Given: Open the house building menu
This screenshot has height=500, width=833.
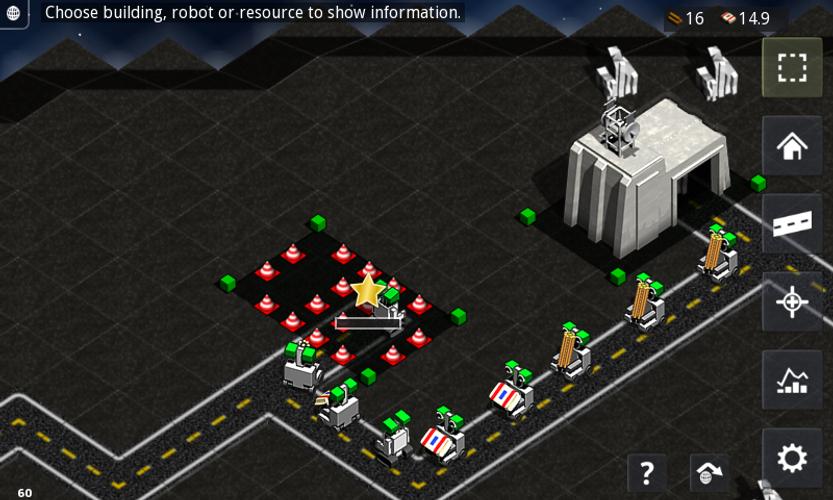Looking at the screenshot, I should (792, 146).
